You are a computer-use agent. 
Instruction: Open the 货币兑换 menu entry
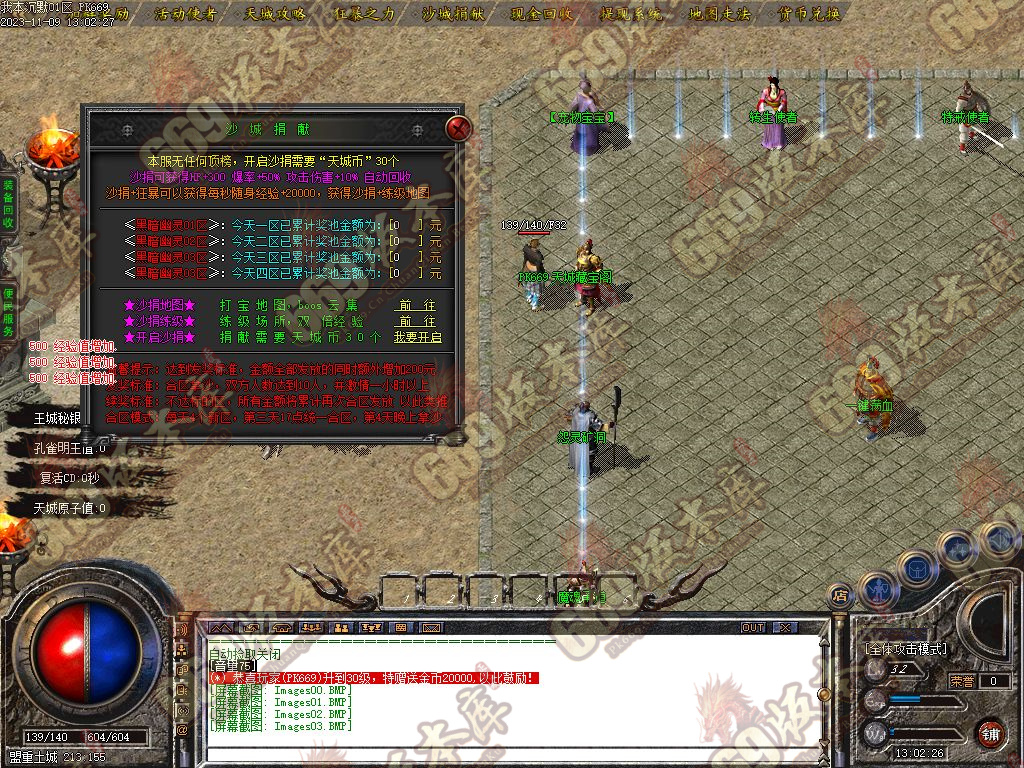click(x=807, y=14)
